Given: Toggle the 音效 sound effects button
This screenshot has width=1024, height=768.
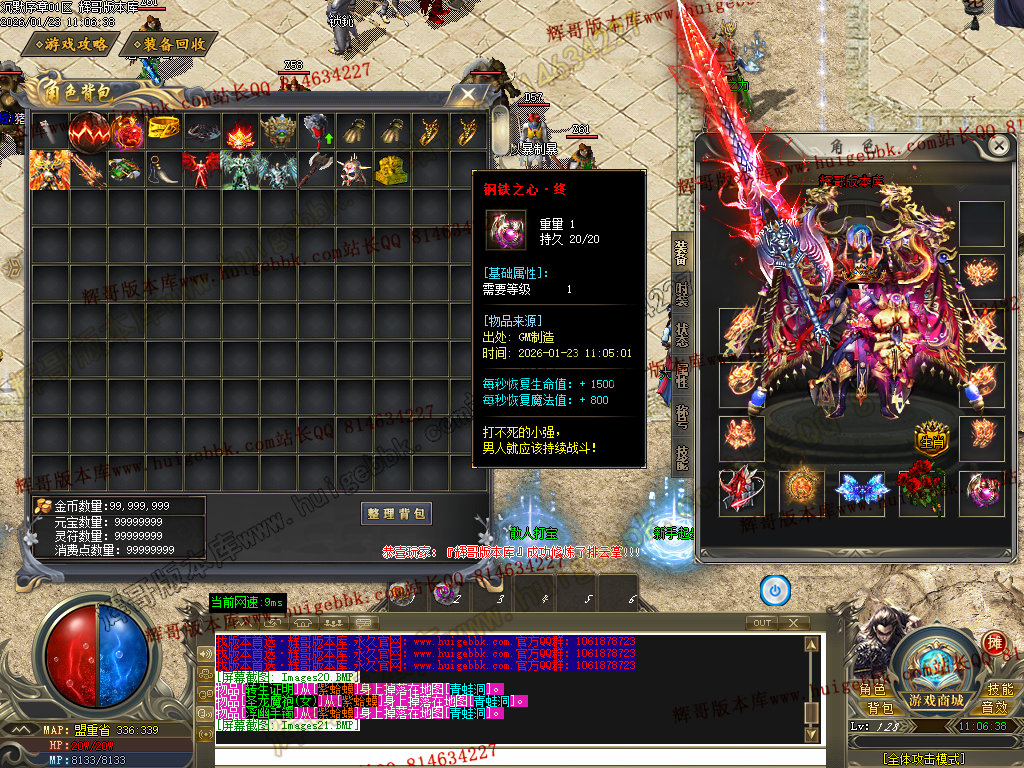Looking at the screenshot, I should [x=995, y=708].
